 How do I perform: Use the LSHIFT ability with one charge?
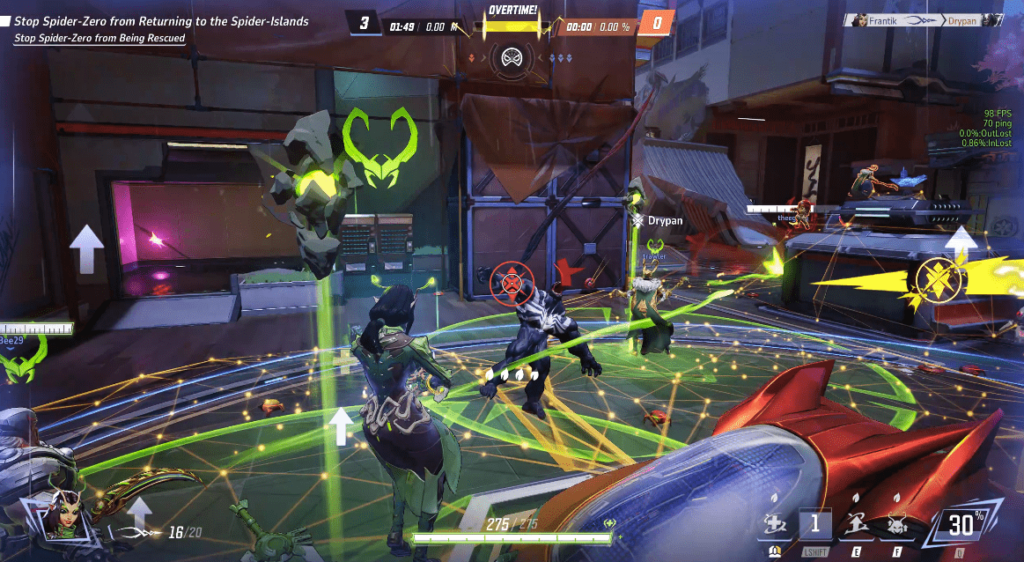(815, 523)
